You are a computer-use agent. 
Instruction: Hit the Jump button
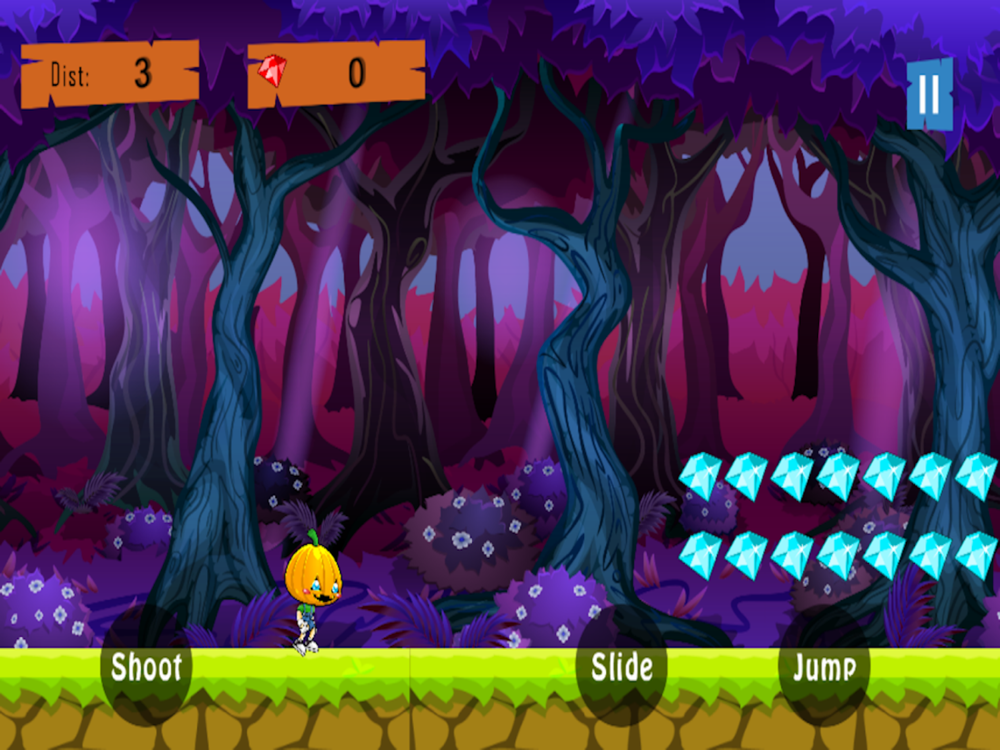click(x=823, y=667)
